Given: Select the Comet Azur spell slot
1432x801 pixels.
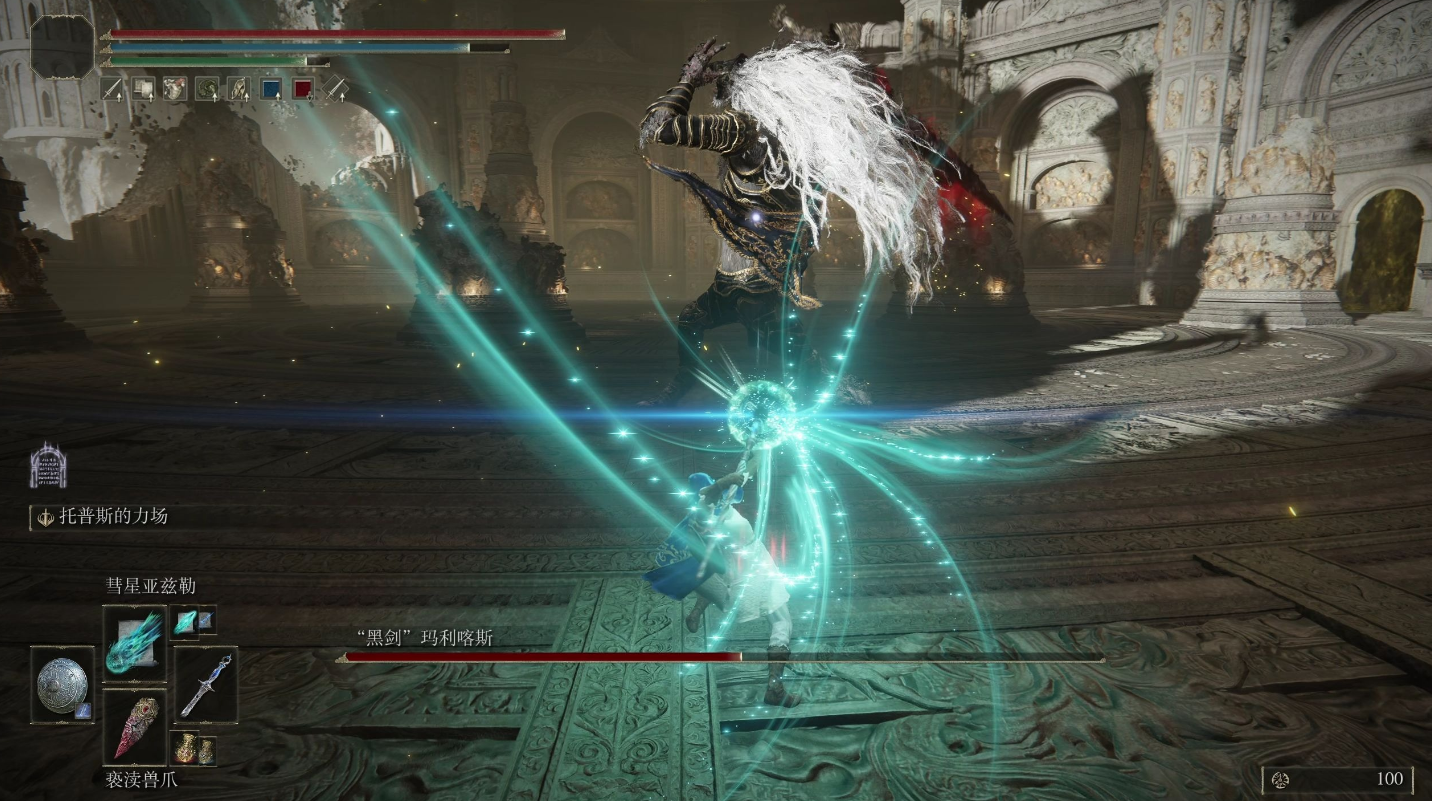Looking at the screenshot, I should [x=134, y=638].
